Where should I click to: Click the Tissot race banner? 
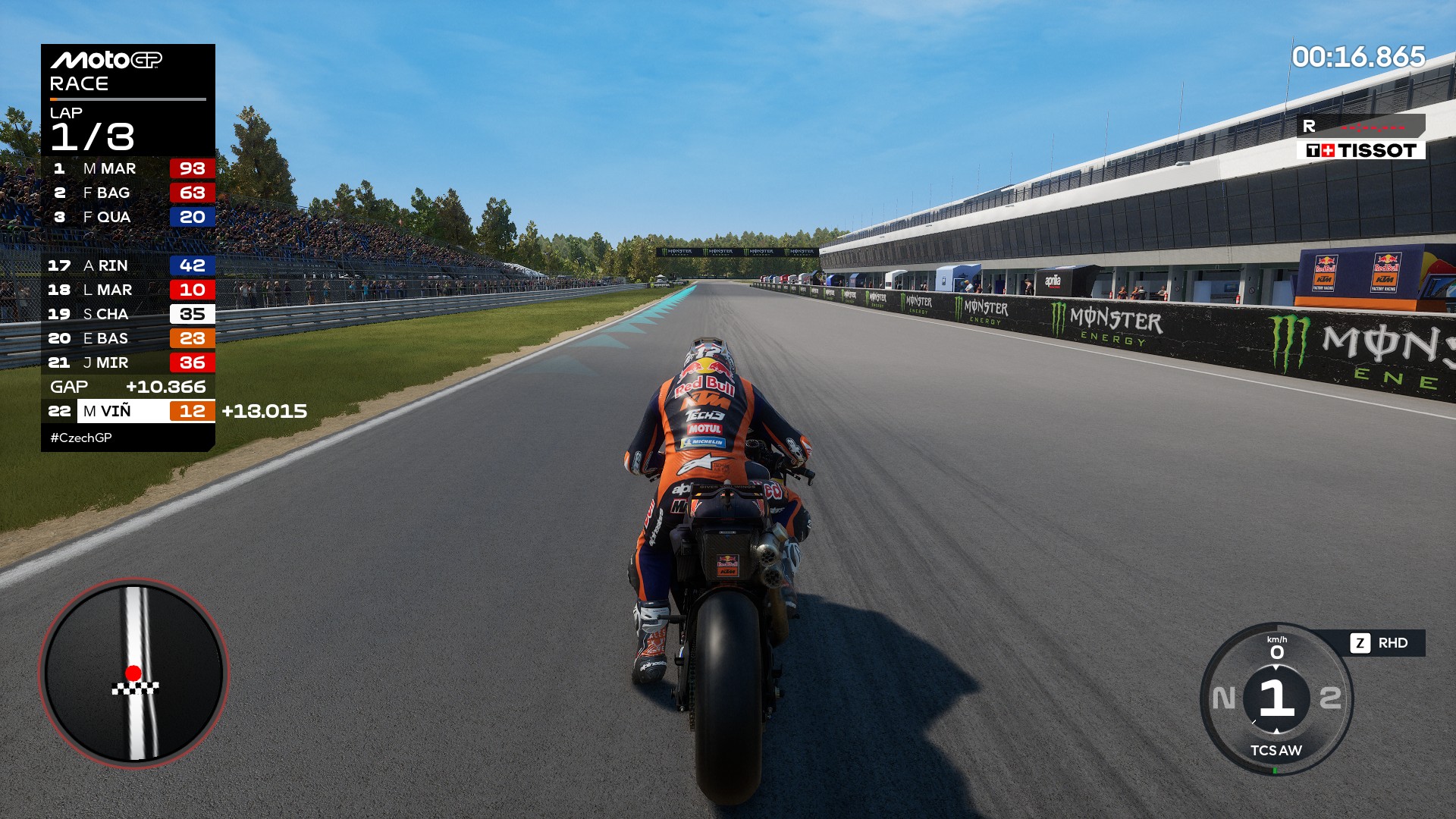tap(1360, 150)
